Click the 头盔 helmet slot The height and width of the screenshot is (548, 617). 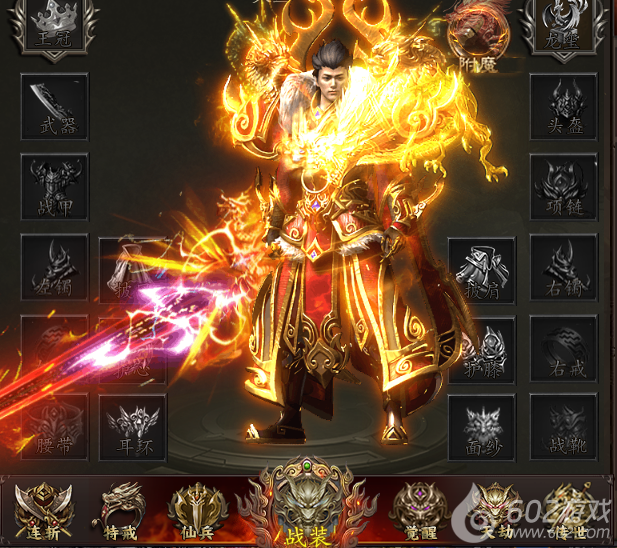click(x=563, y=105)
